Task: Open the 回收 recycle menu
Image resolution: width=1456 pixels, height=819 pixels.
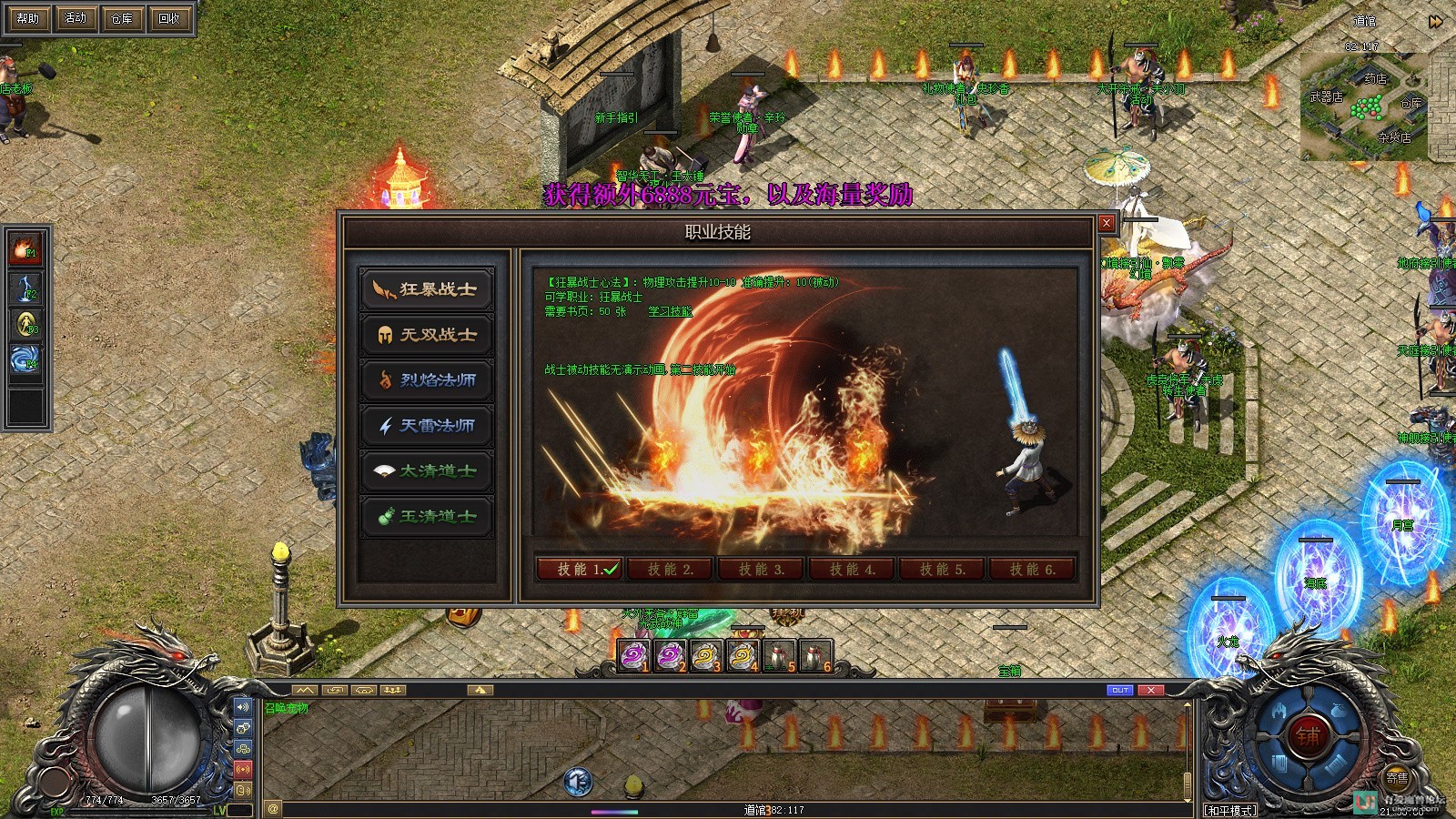Action: coord(169,18)
